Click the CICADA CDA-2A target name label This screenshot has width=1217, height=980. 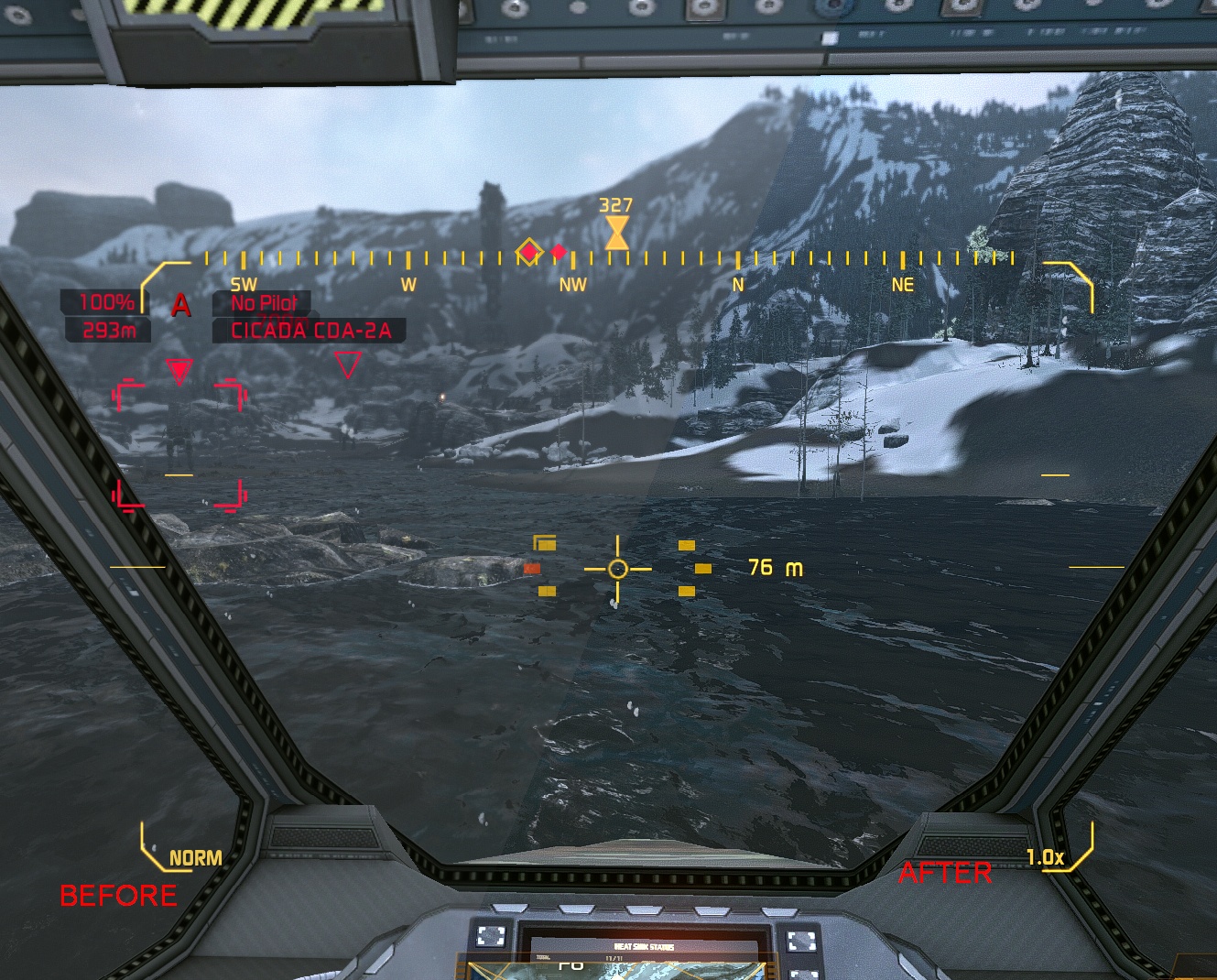tap(310, 331)
